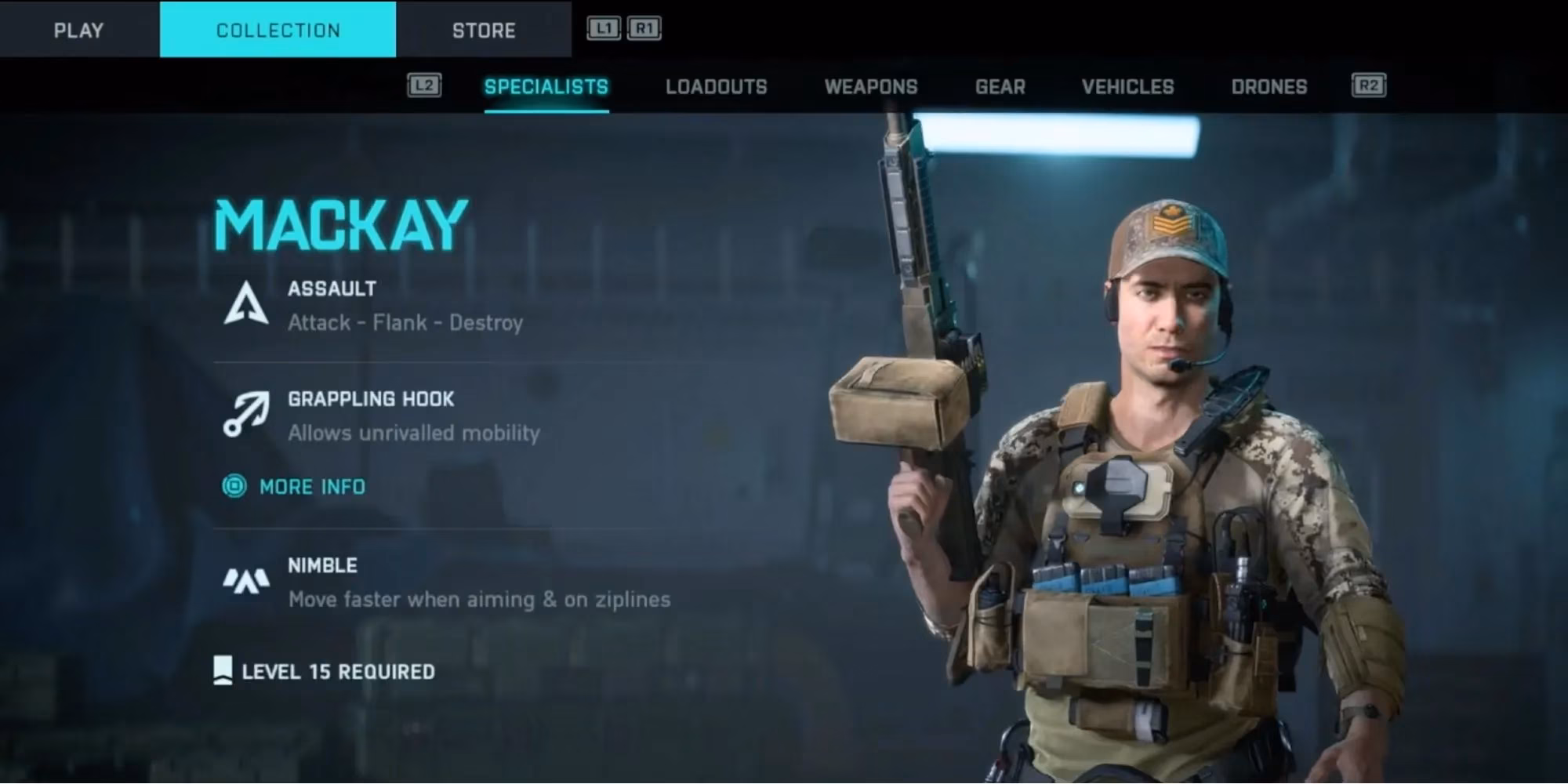The height and width of the screenshot is (784, 1568).
Task: Select the Drones tab
Action: [1269, 87]
